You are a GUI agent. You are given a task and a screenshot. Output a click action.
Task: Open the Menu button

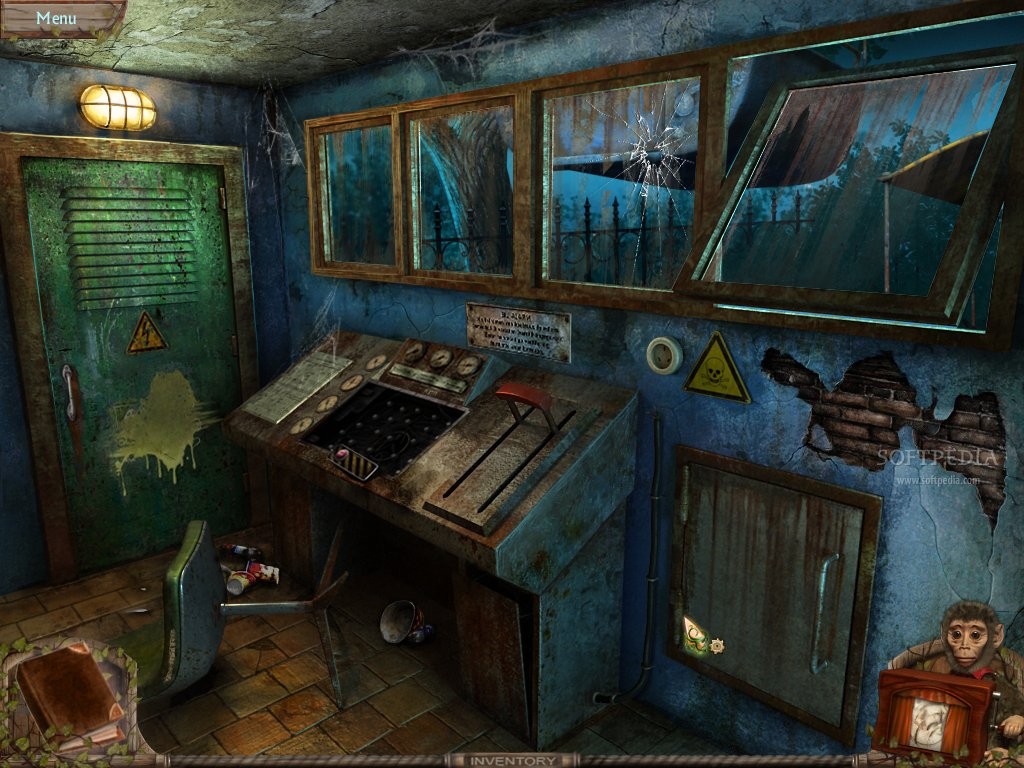click(x=56, y=17)
